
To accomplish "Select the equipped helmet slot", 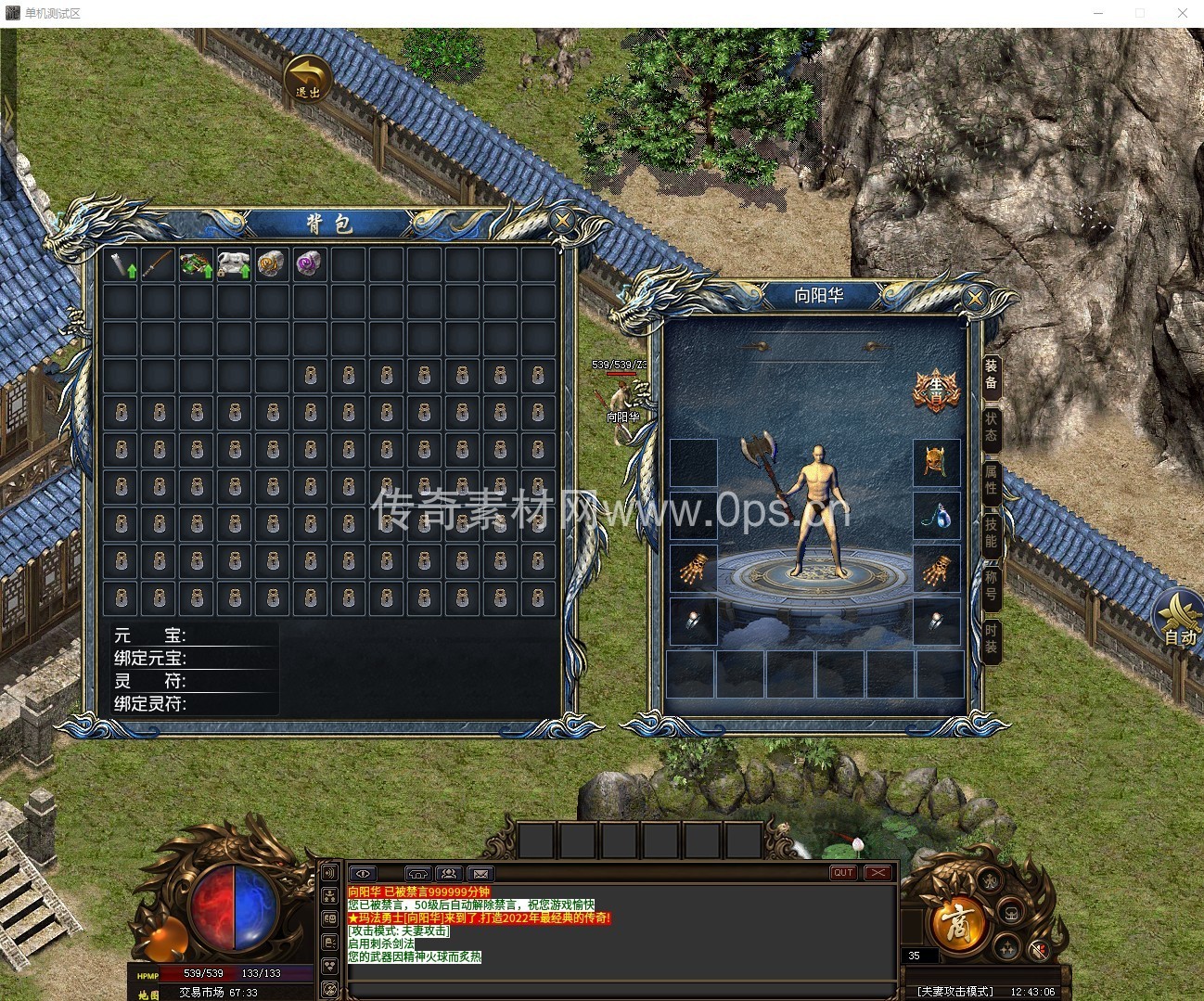I will click(x=936, y=462).
